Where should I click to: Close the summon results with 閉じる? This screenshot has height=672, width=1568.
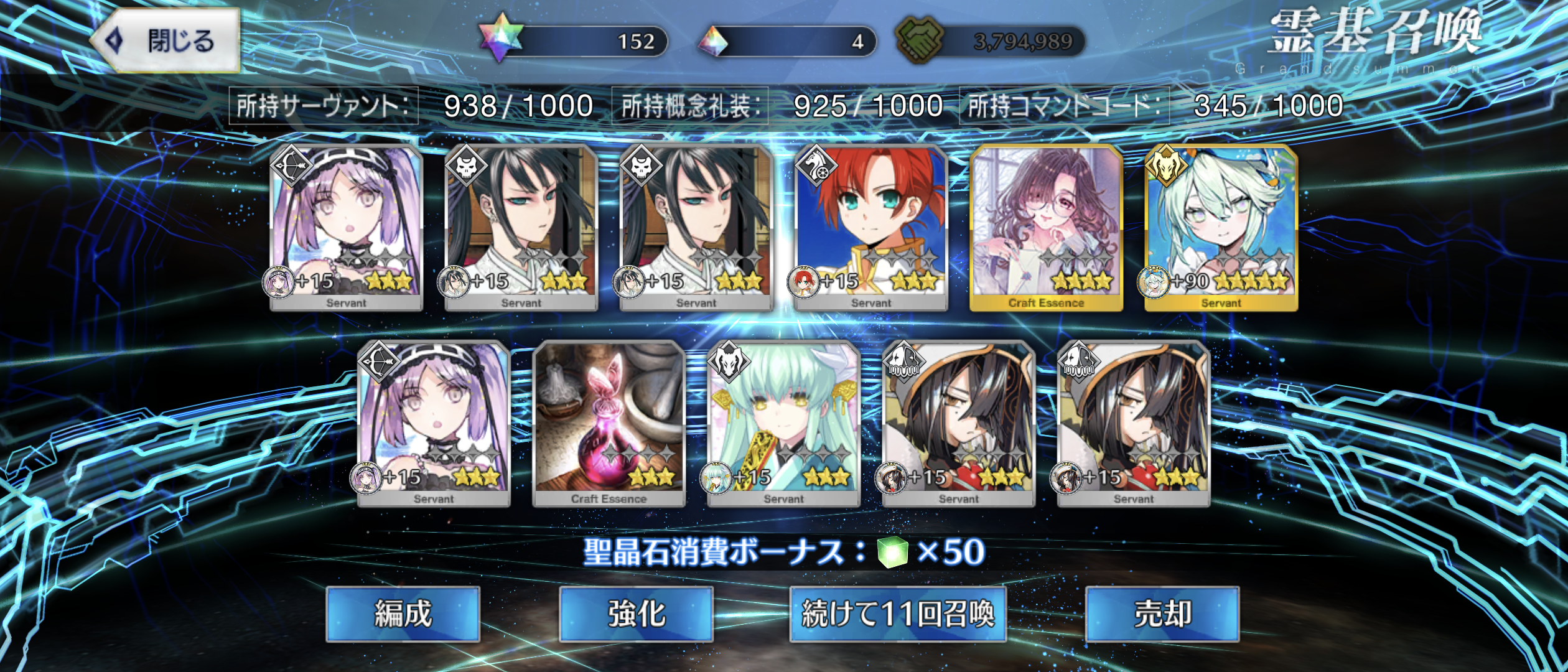167,41
